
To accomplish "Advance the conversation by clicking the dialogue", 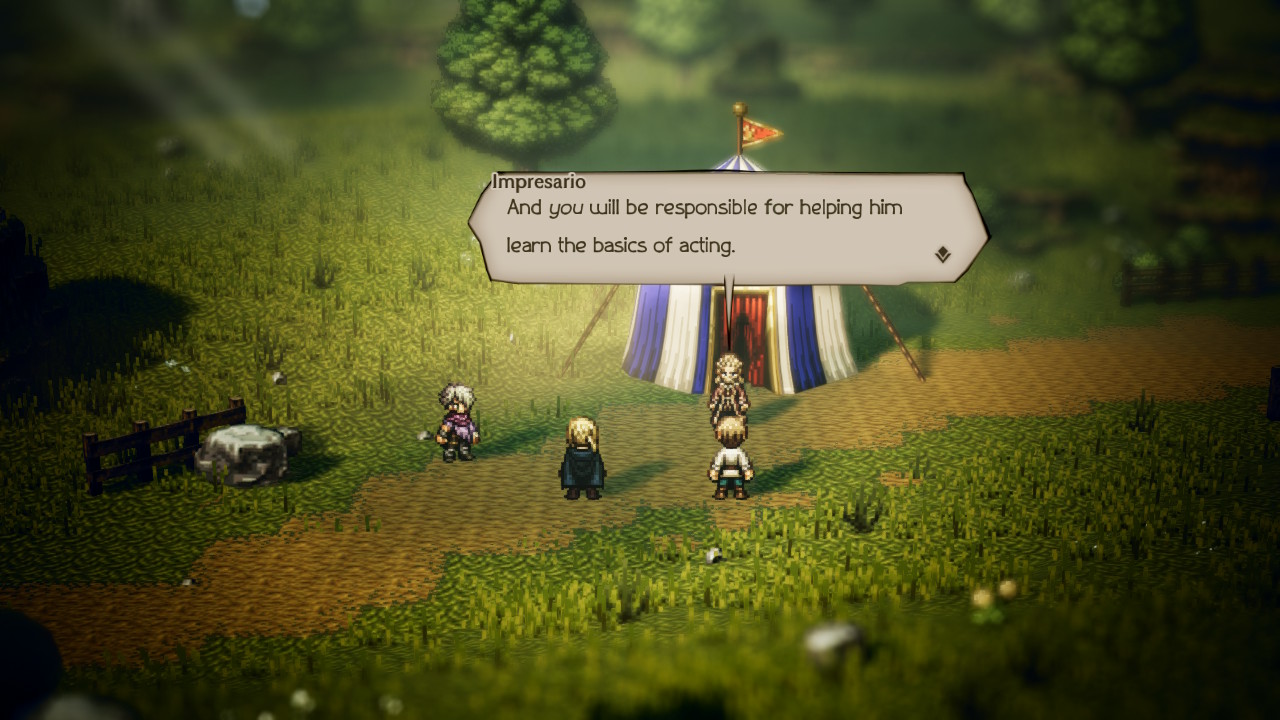I will pyautogui.click(x=720, y=225).
